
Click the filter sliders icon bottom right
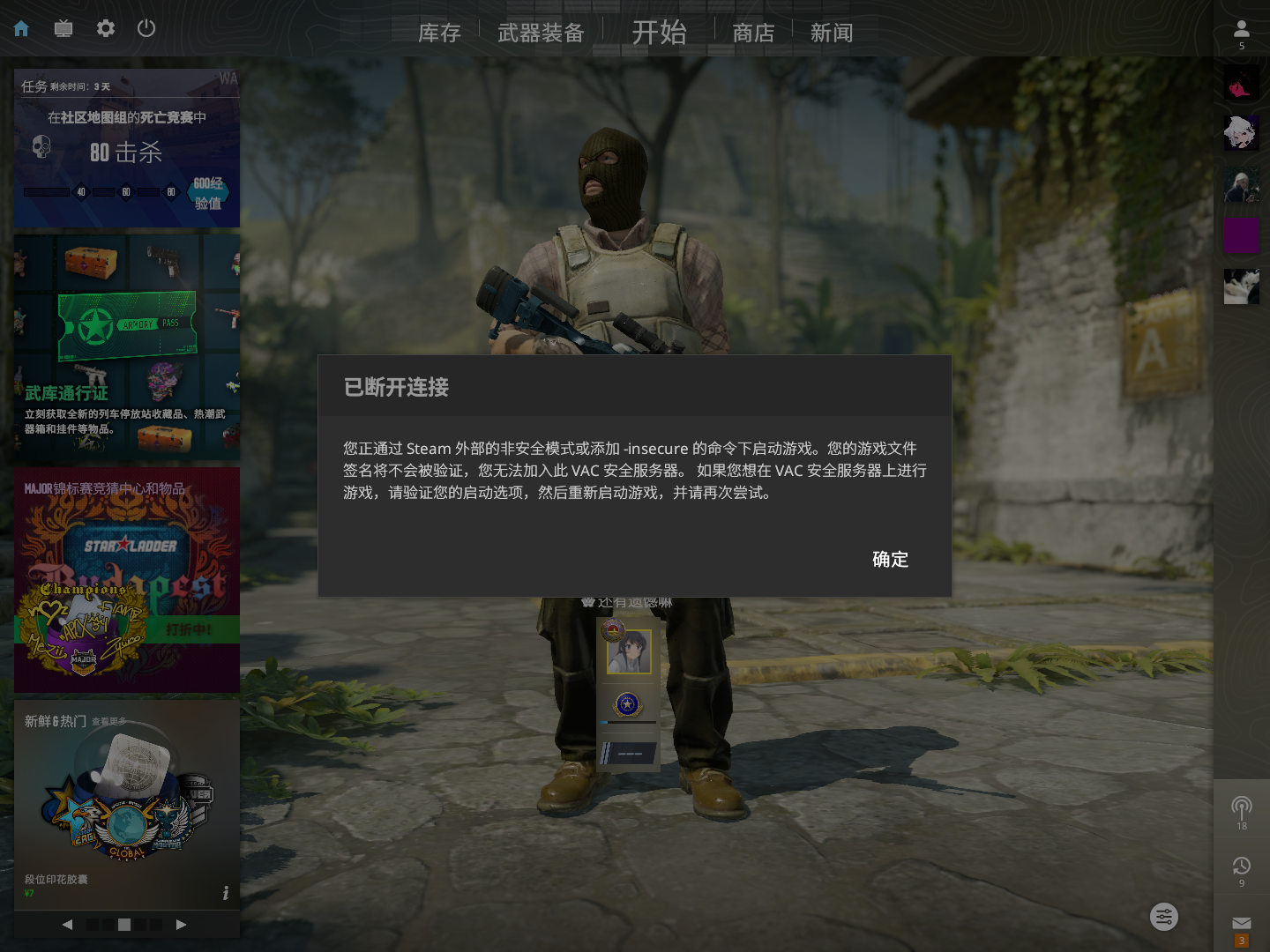click(1163, 917)
